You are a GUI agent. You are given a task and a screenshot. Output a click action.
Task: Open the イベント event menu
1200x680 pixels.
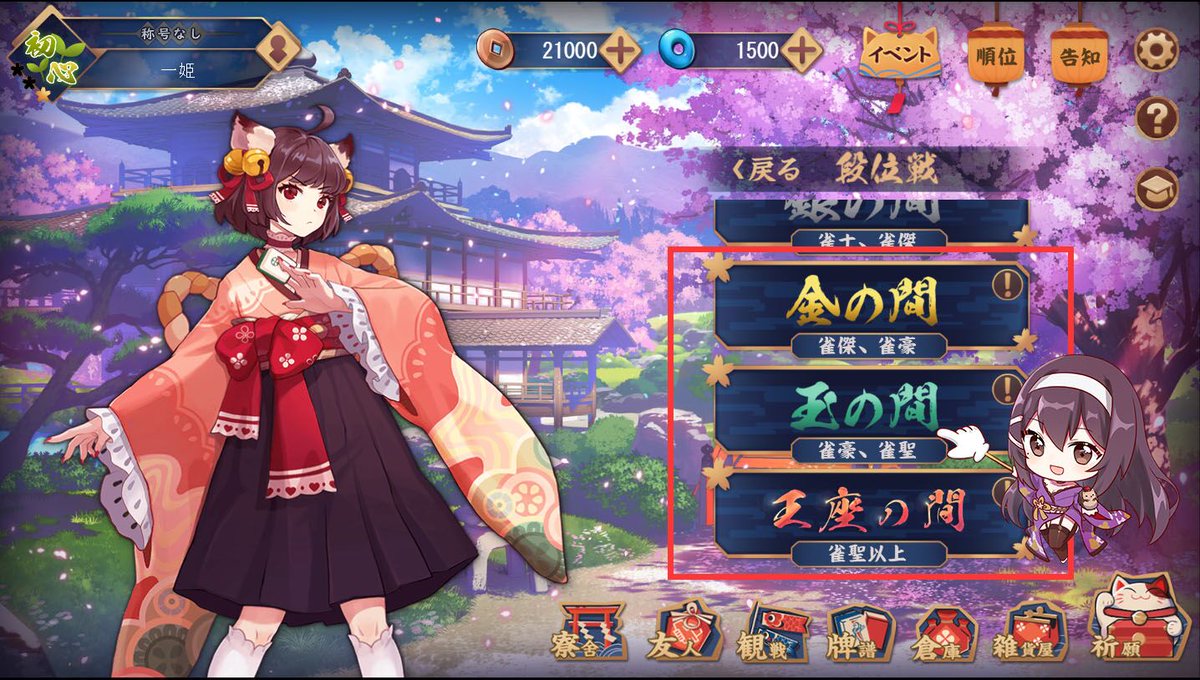pyautogui.click(x=897, y=55)
